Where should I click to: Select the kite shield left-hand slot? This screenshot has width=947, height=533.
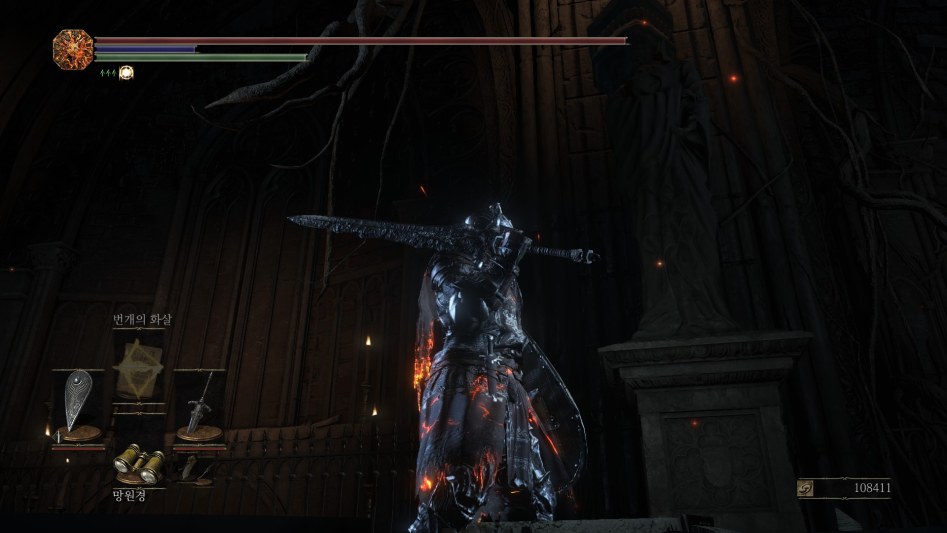point(78,402)
